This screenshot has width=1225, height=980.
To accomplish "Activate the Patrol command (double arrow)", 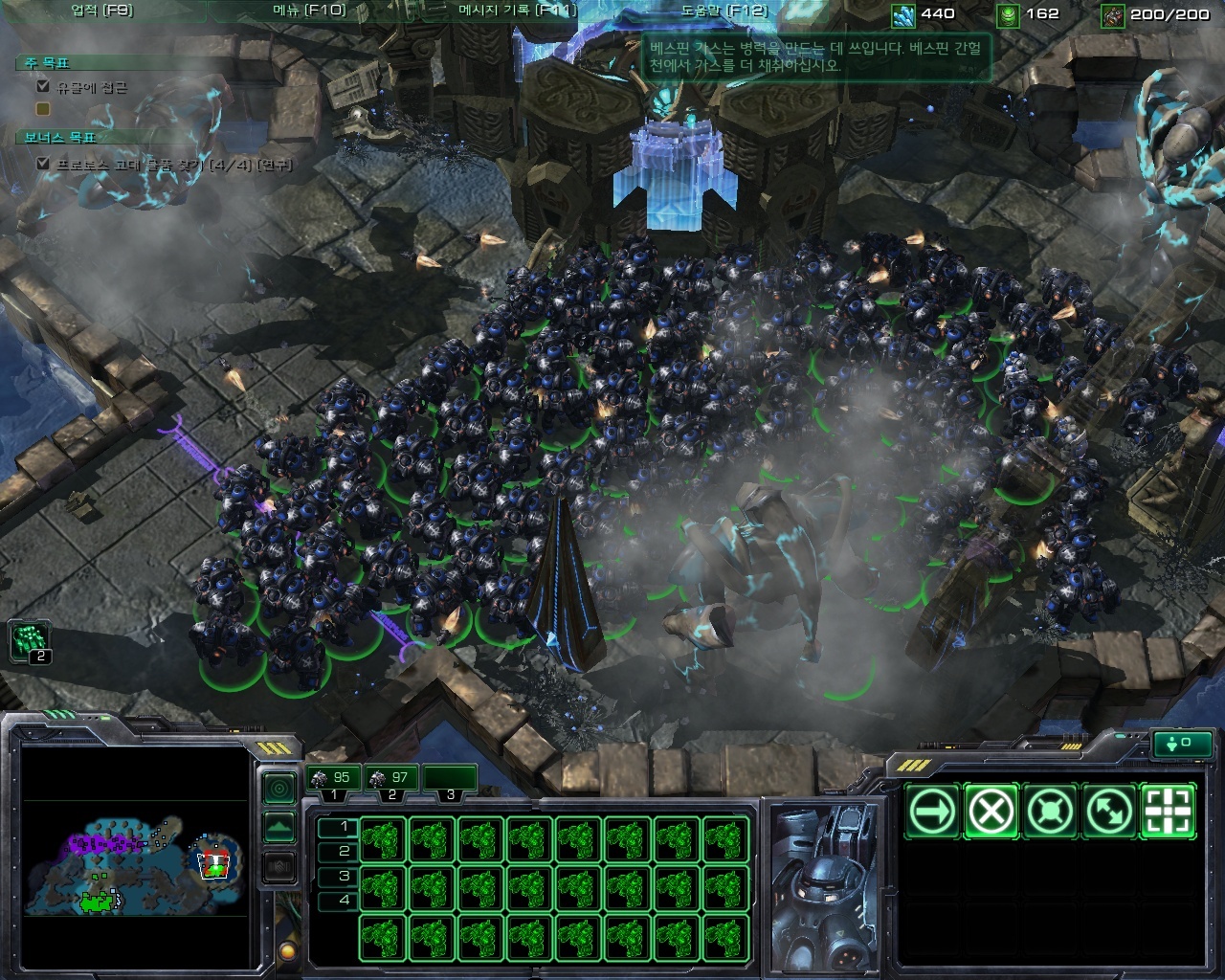I will [1110, 813].
